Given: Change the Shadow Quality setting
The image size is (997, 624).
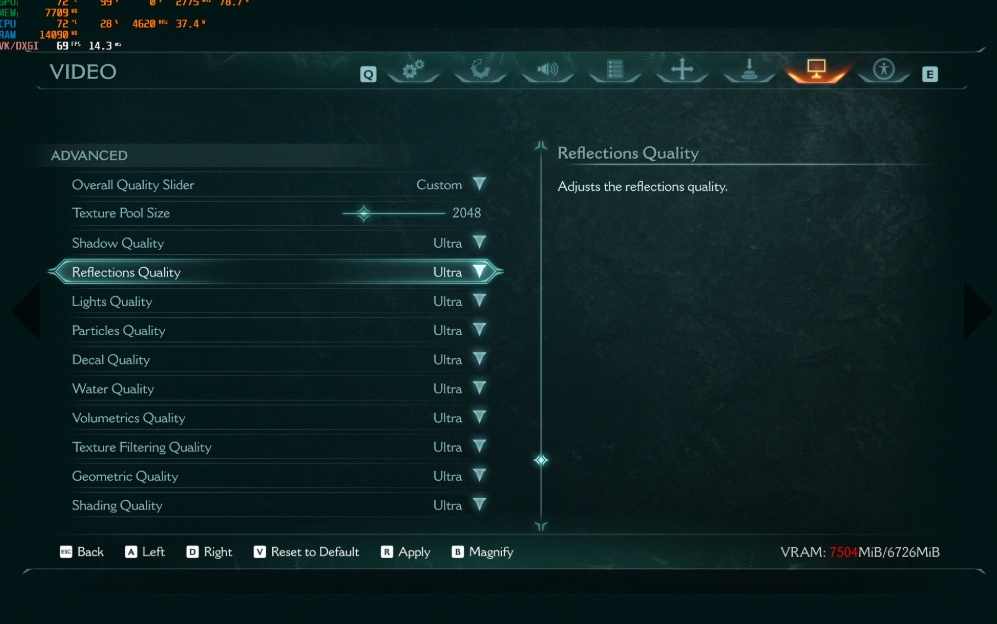Looking at the screenshot, I should 479,243.
